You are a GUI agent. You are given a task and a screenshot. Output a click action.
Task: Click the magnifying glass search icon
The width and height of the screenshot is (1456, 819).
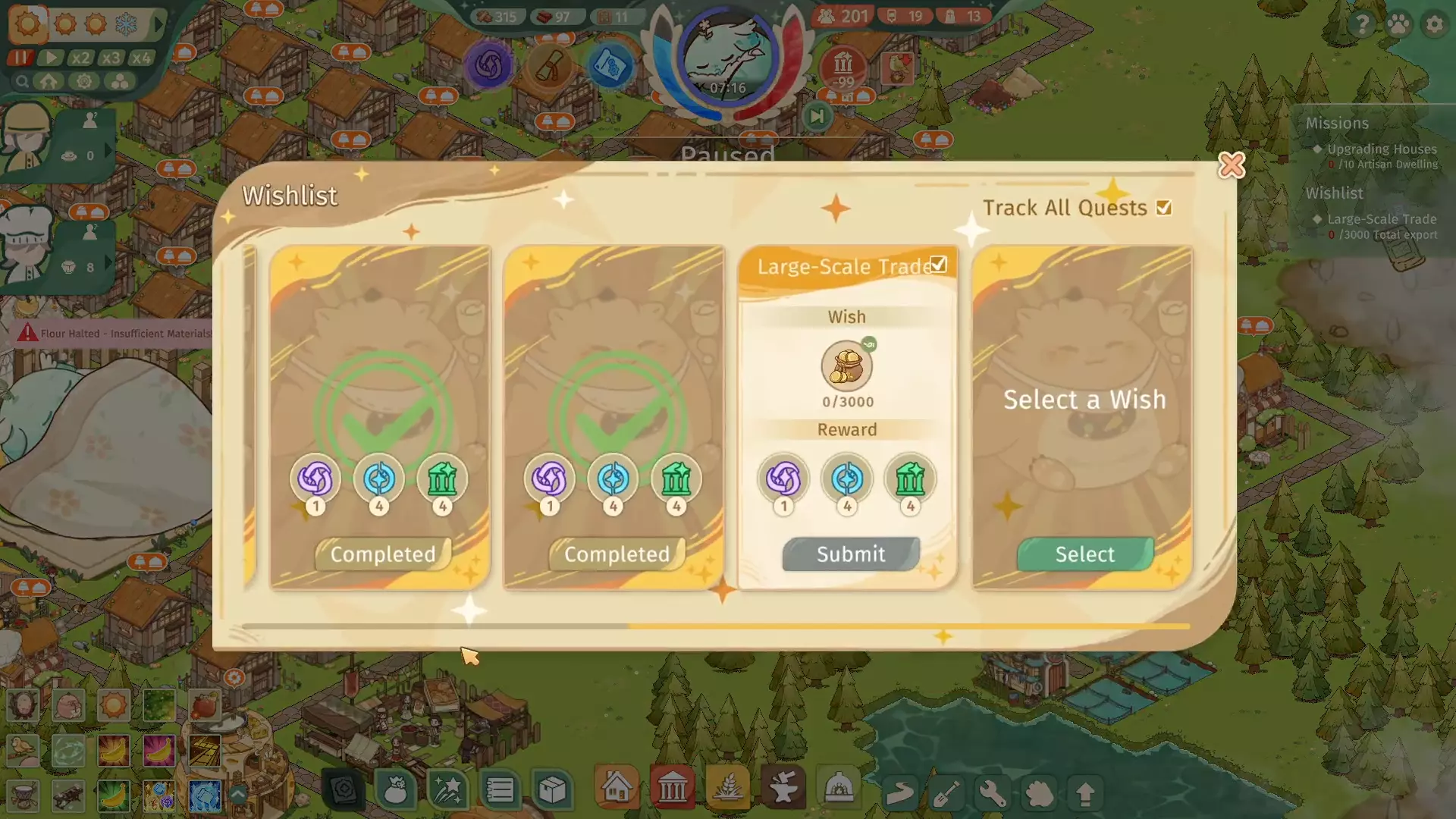point(22,82)
